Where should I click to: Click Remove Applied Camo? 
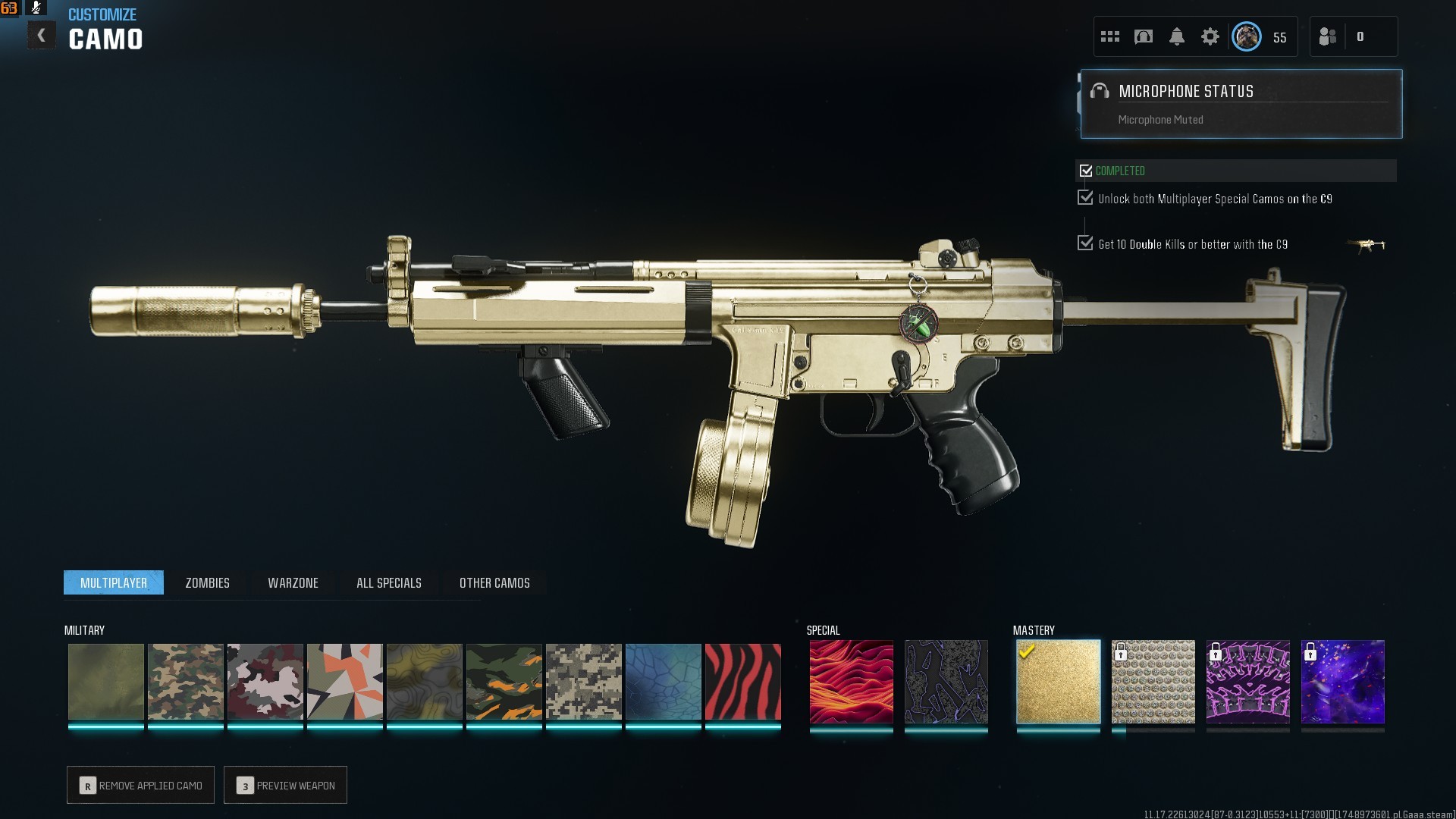[x=141, y=785]
